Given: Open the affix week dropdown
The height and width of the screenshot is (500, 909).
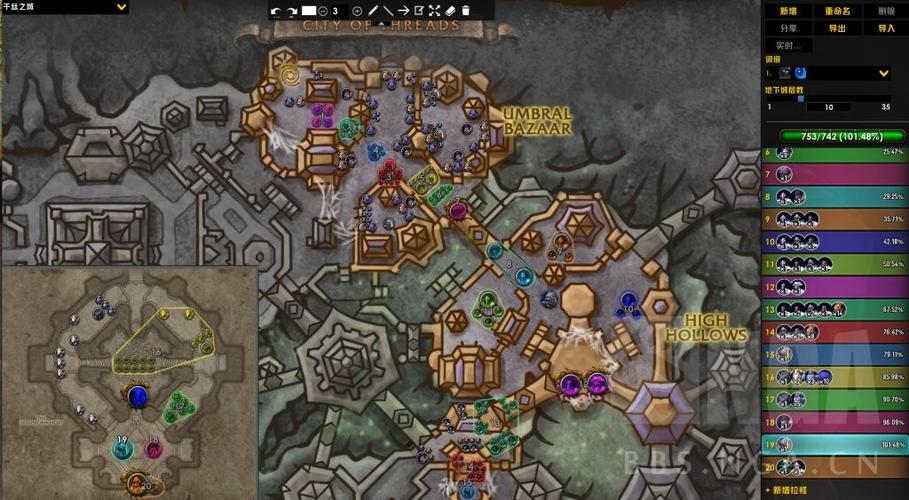Looking at the screenshot, I should click(x=883, y=73).
